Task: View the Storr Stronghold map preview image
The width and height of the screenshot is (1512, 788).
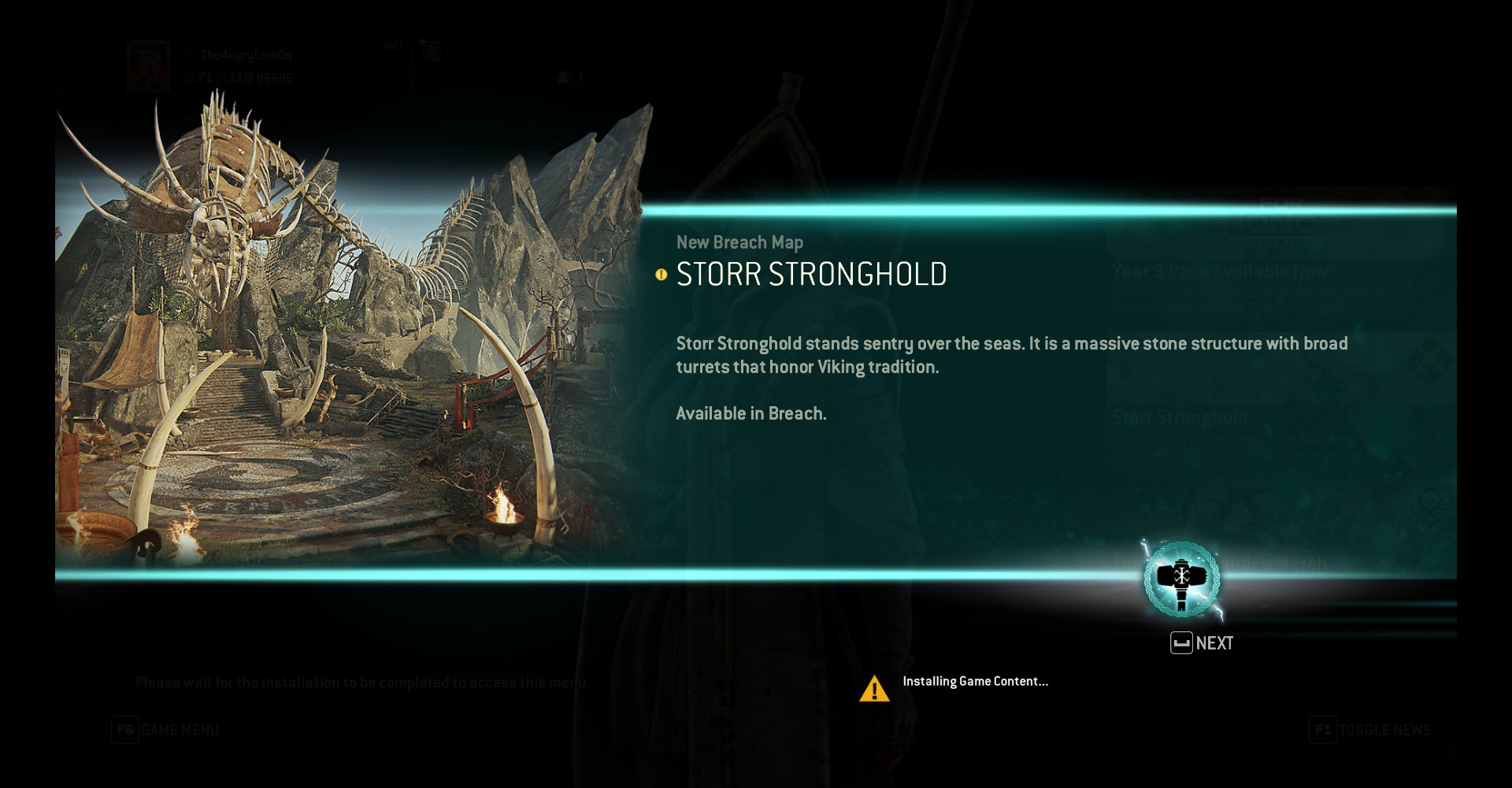Action: 346,339
